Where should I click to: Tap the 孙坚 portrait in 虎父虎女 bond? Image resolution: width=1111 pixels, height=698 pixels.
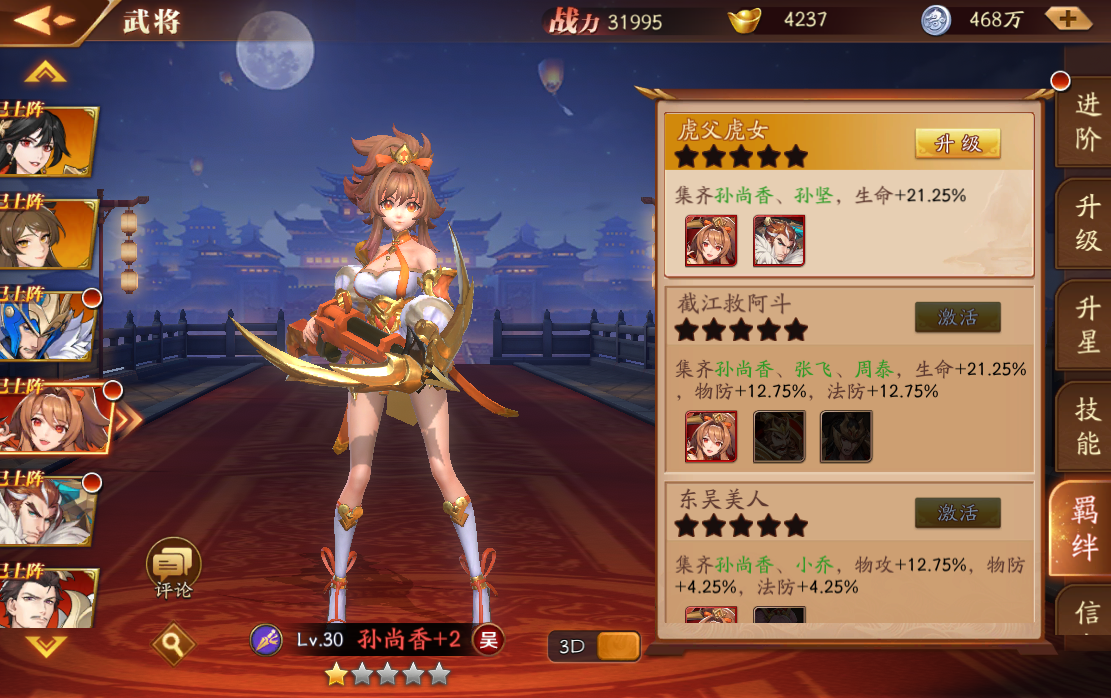click(x=778, y=241)
